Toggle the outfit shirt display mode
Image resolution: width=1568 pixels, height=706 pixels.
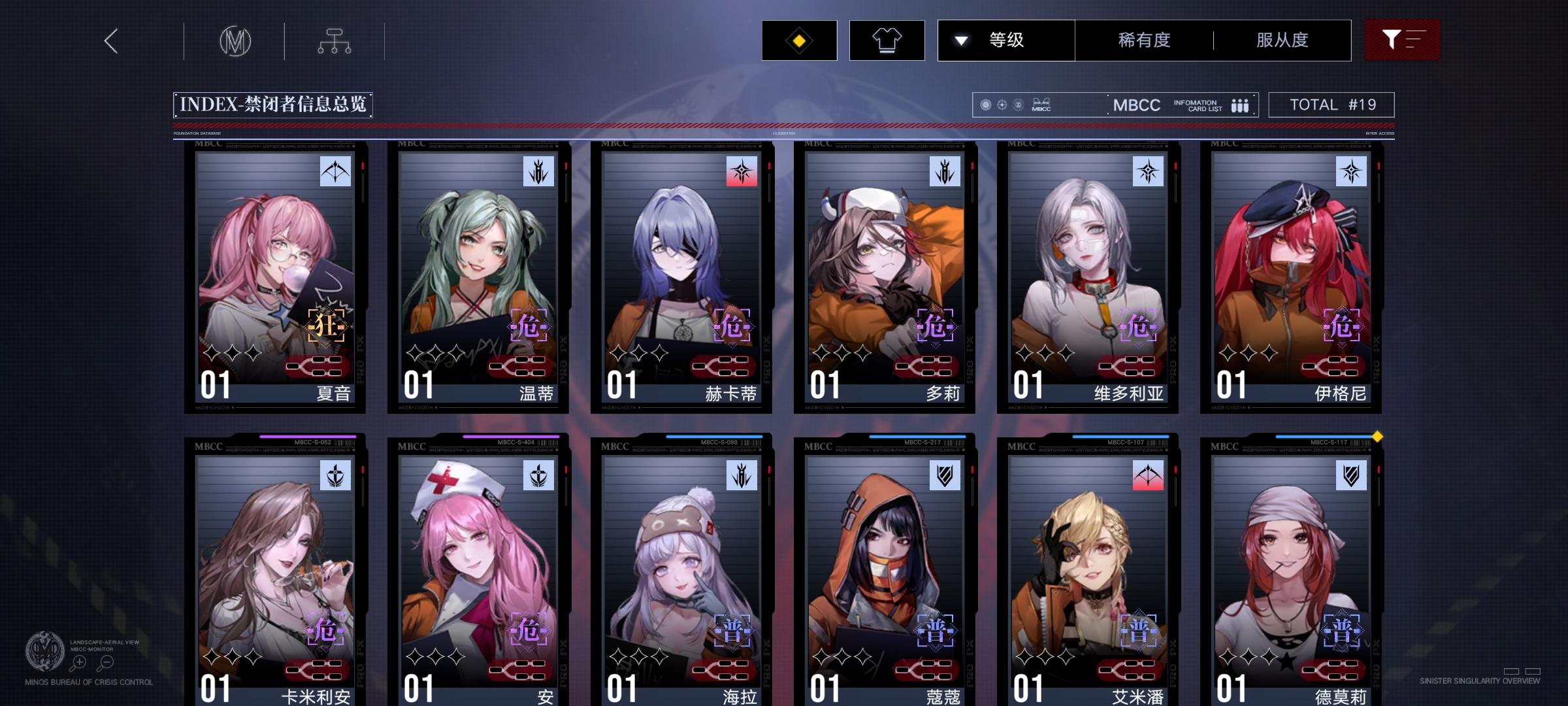[886, 40]
